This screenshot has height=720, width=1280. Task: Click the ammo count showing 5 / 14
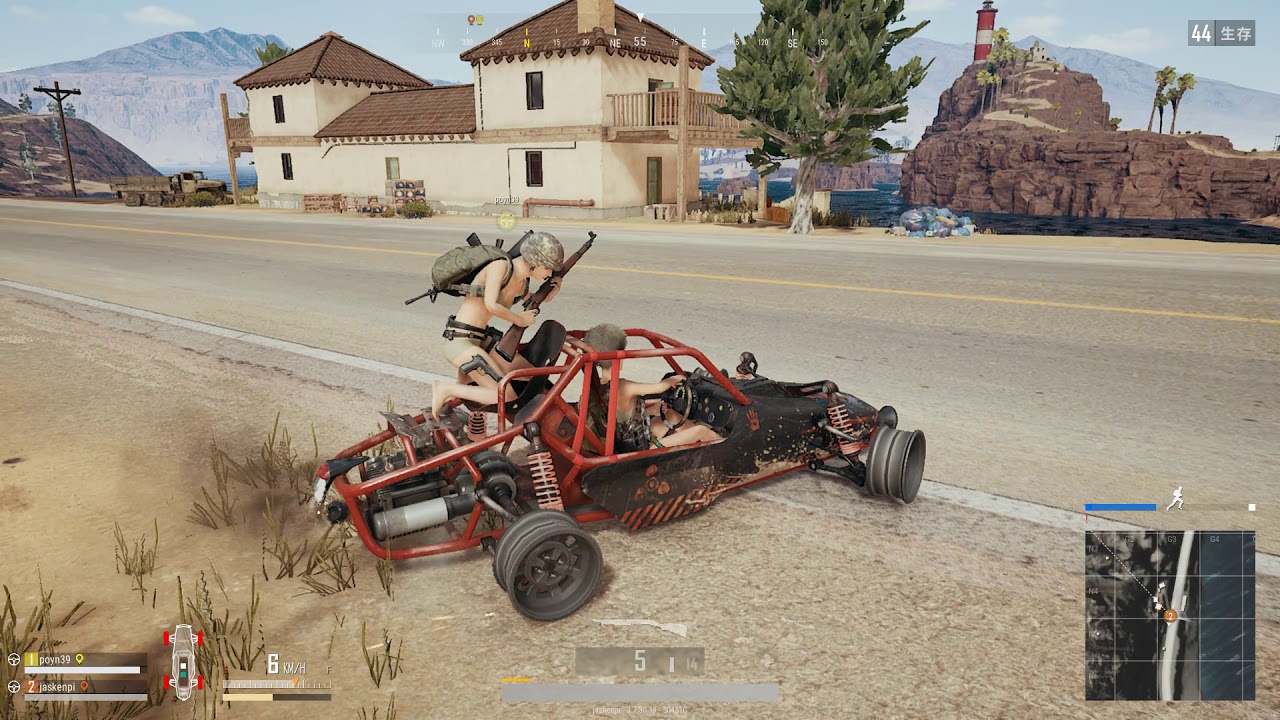tap(640, 660)
